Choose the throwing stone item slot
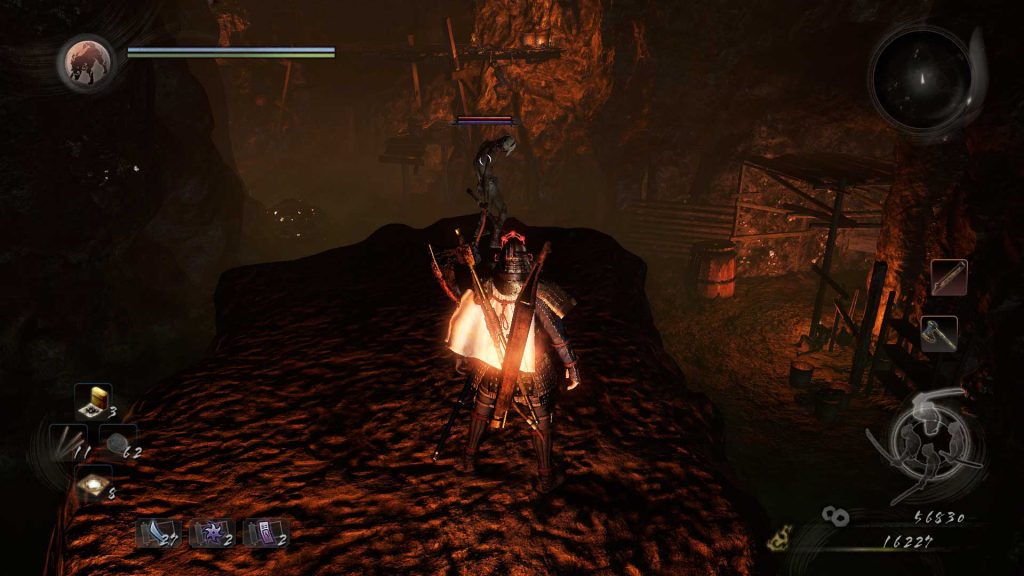This screenshot has height=576, width=1024. coord(118,443)
